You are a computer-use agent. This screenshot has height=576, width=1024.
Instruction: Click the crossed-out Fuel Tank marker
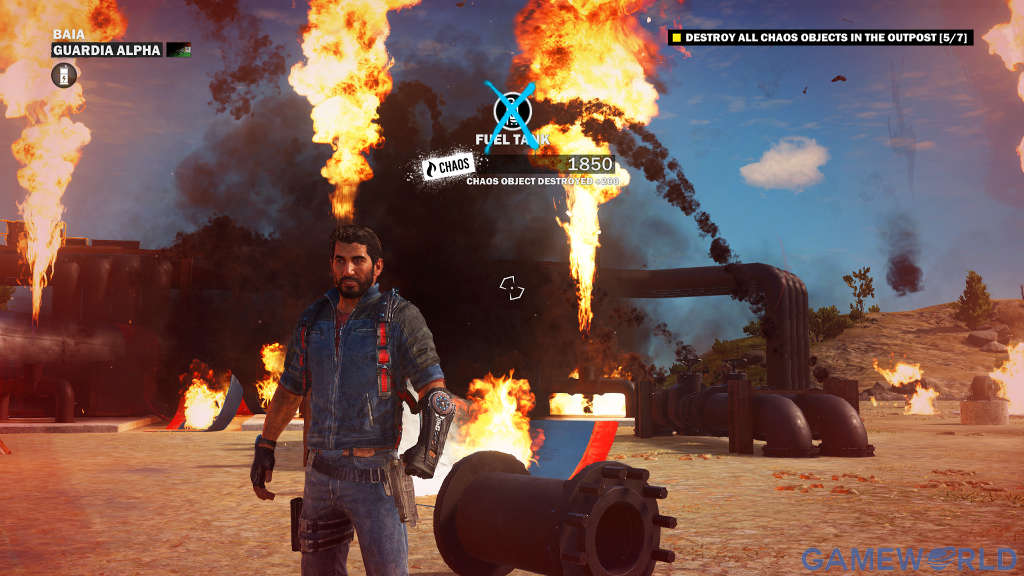coord(511,112)
